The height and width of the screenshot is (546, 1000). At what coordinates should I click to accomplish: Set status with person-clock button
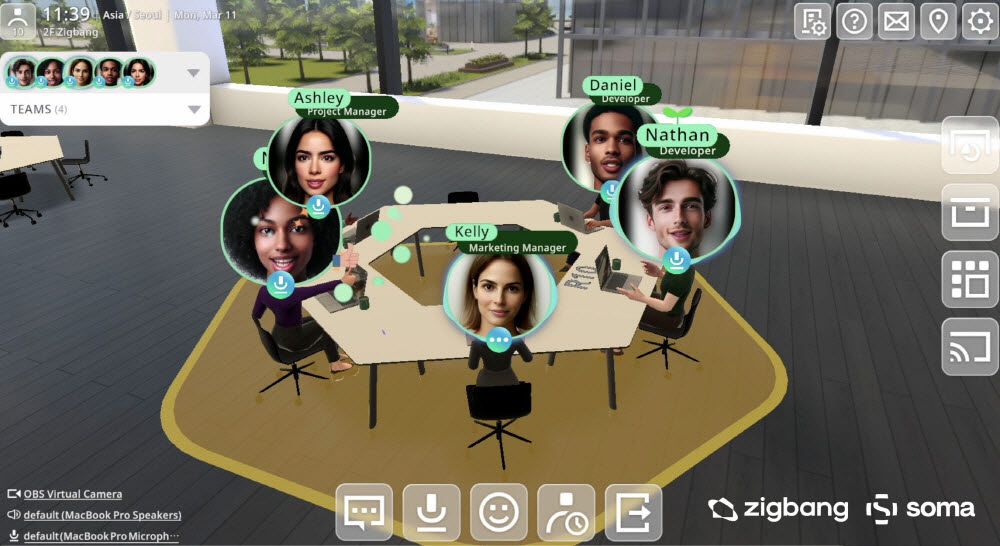(x=565, y=512)
